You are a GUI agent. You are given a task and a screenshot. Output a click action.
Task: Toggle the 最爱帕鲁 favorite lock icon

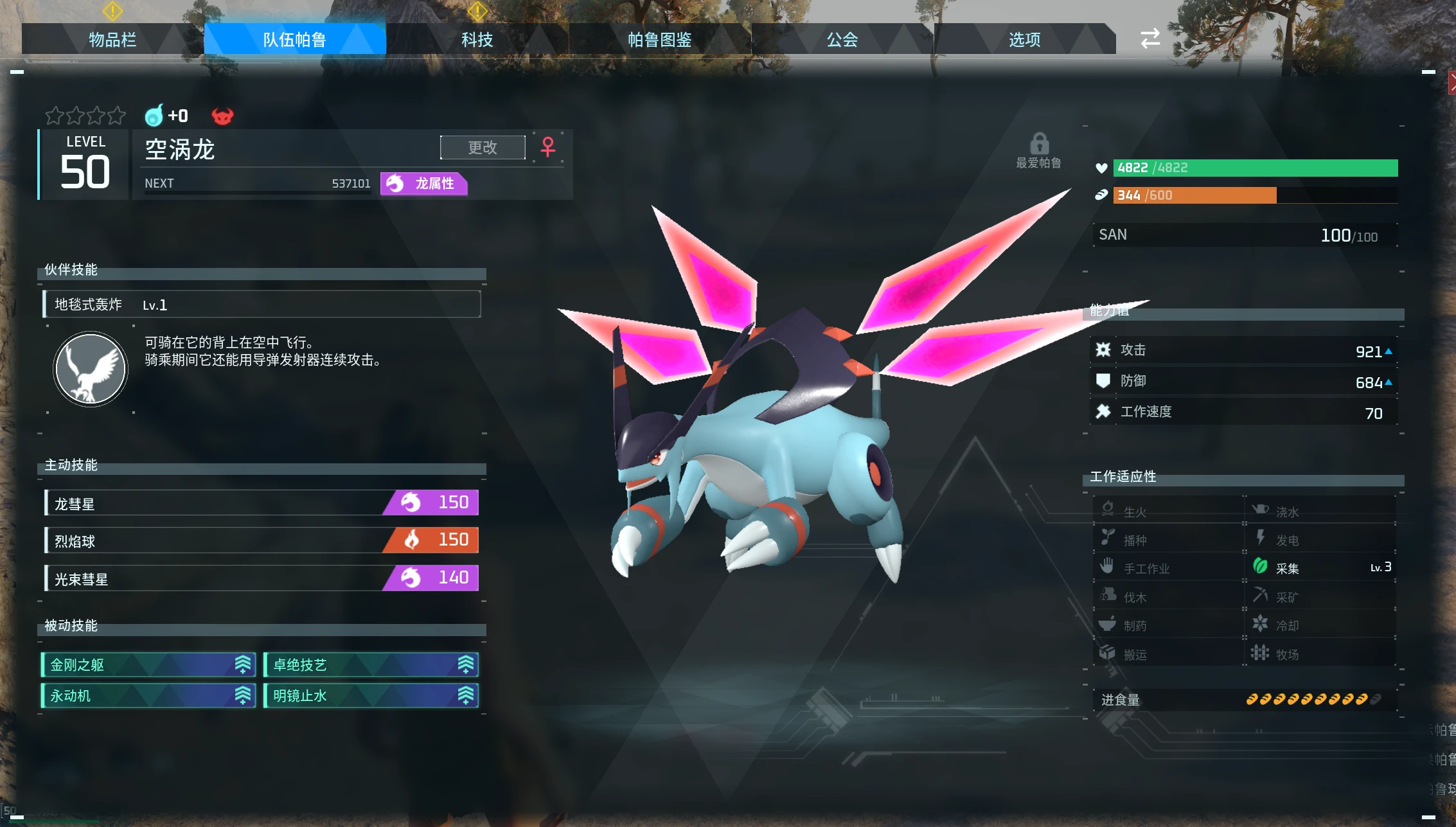pos(1039,144)
